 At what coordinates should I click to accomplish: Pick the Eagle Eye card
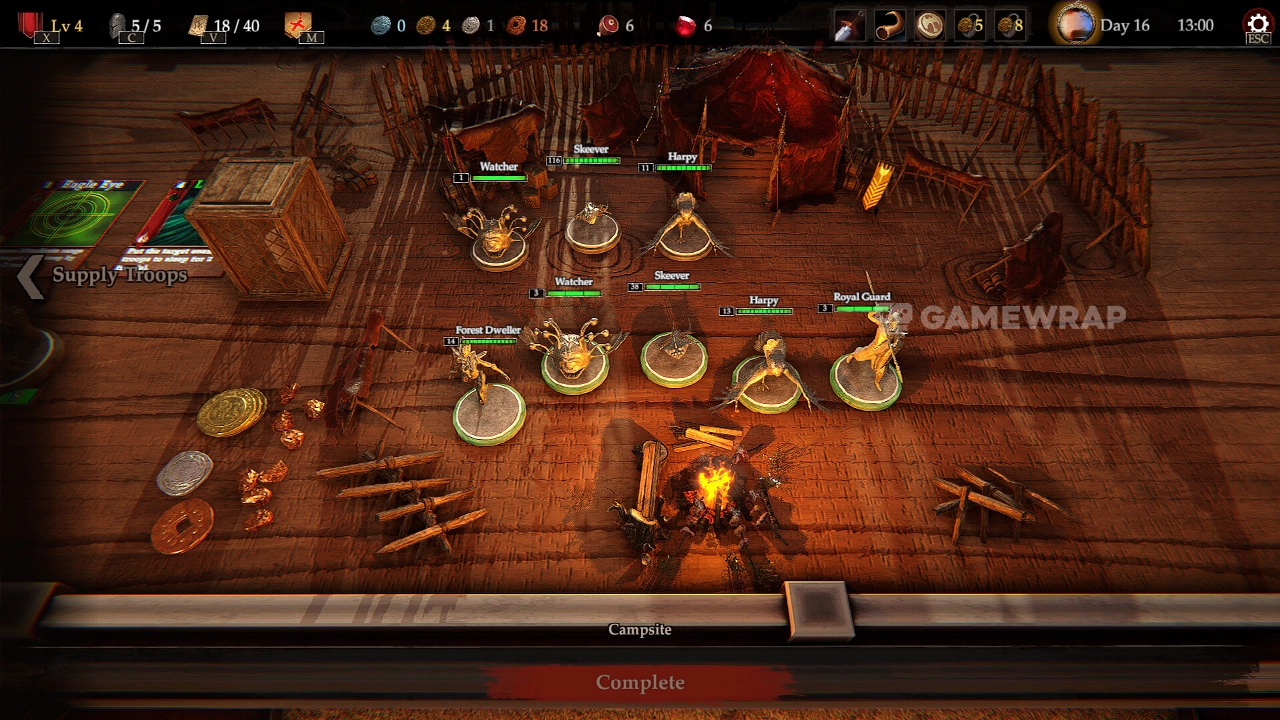pos(85,215)
